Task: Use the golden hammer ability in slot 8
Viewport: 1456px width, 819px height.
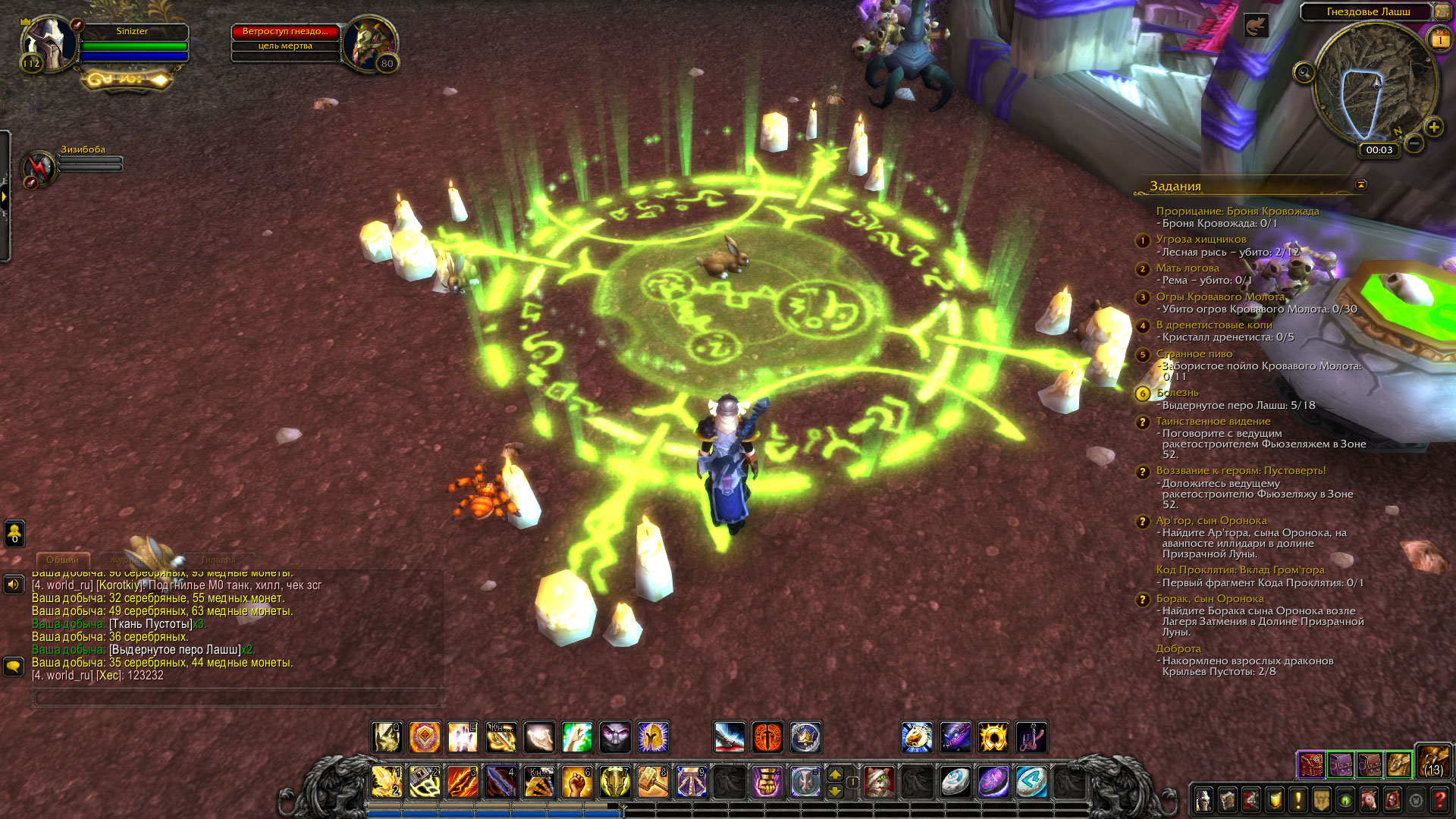Action: tap(653, 782)
